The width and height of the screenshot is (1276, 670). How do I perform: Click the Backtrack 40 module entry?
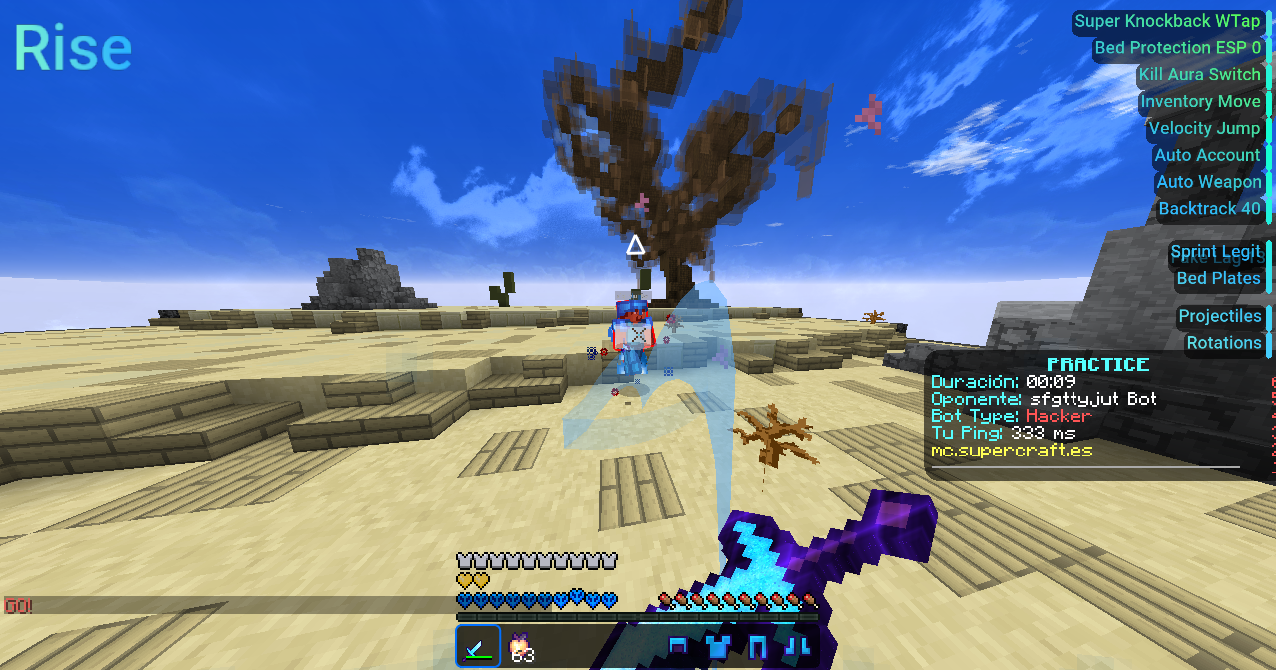point(1209,209)
